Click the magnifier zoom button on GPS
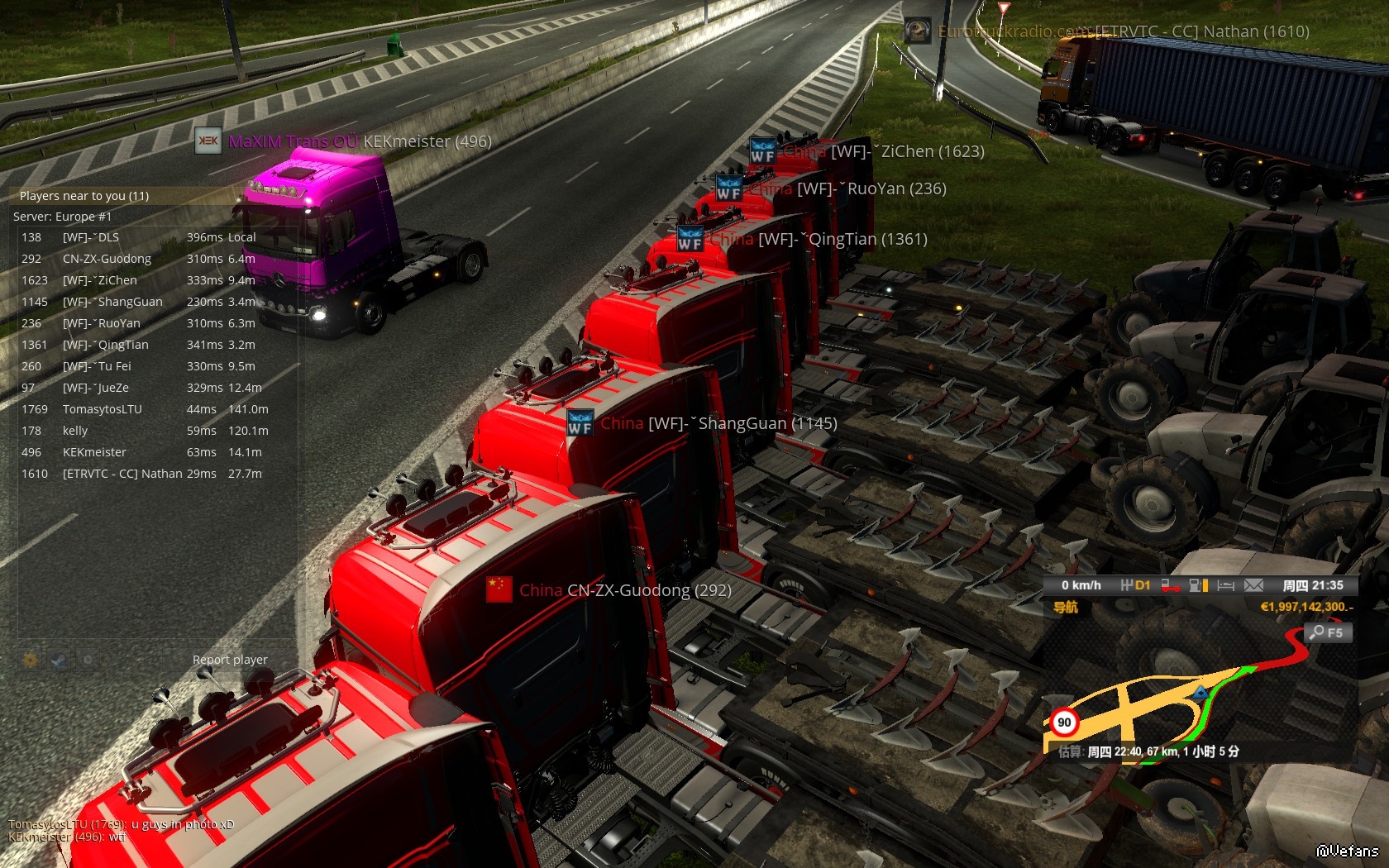The height and width of the screenshot is (868, 1389). pyautogui.click(x=1327, y=632)
